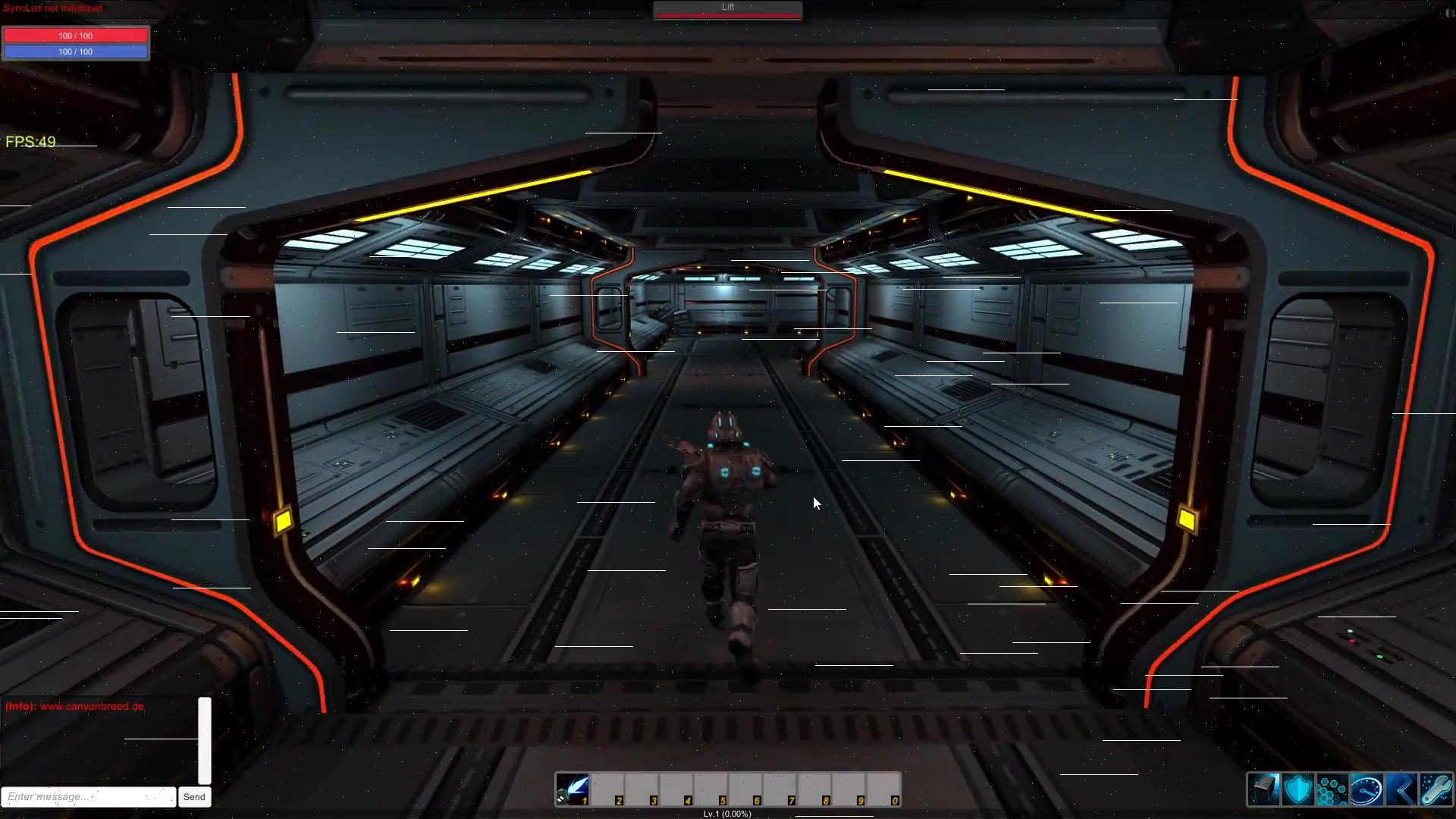The height and width of the screenshot is (819, 1456).
Task: Focus the Enter message chat field
Action: (x=89, y=797)
